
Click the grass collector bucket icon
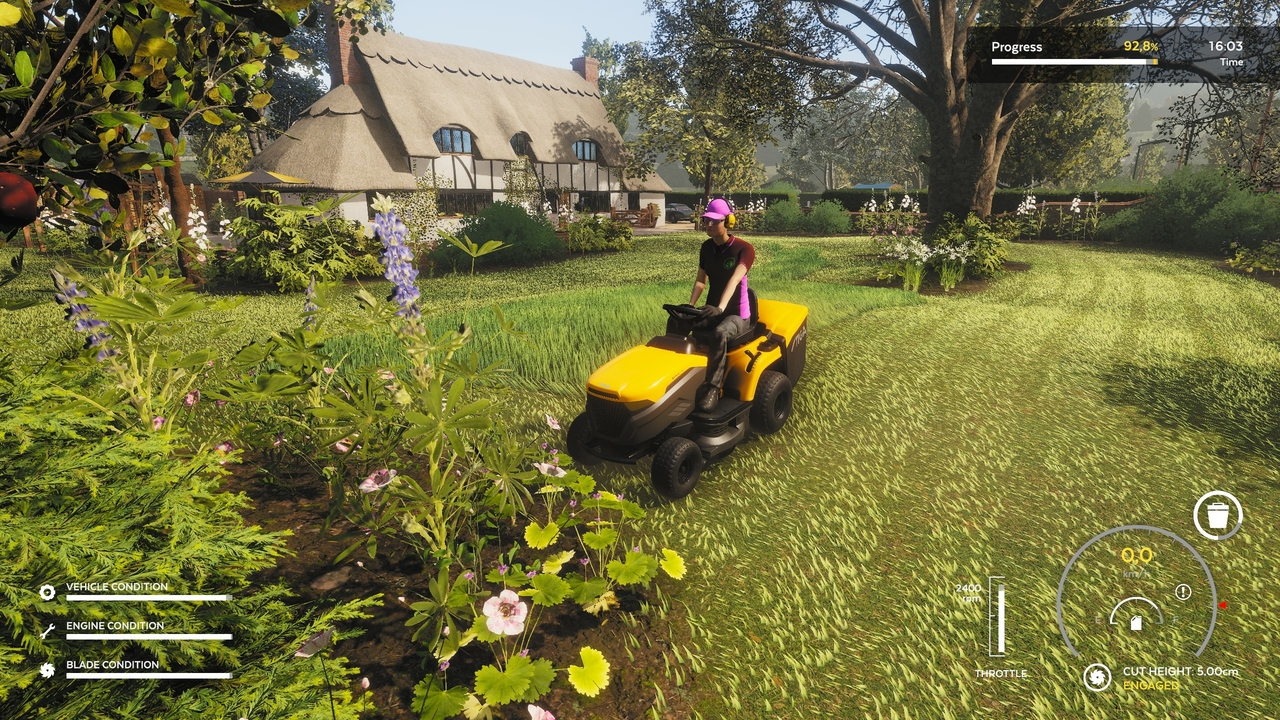pos(1217,516)
